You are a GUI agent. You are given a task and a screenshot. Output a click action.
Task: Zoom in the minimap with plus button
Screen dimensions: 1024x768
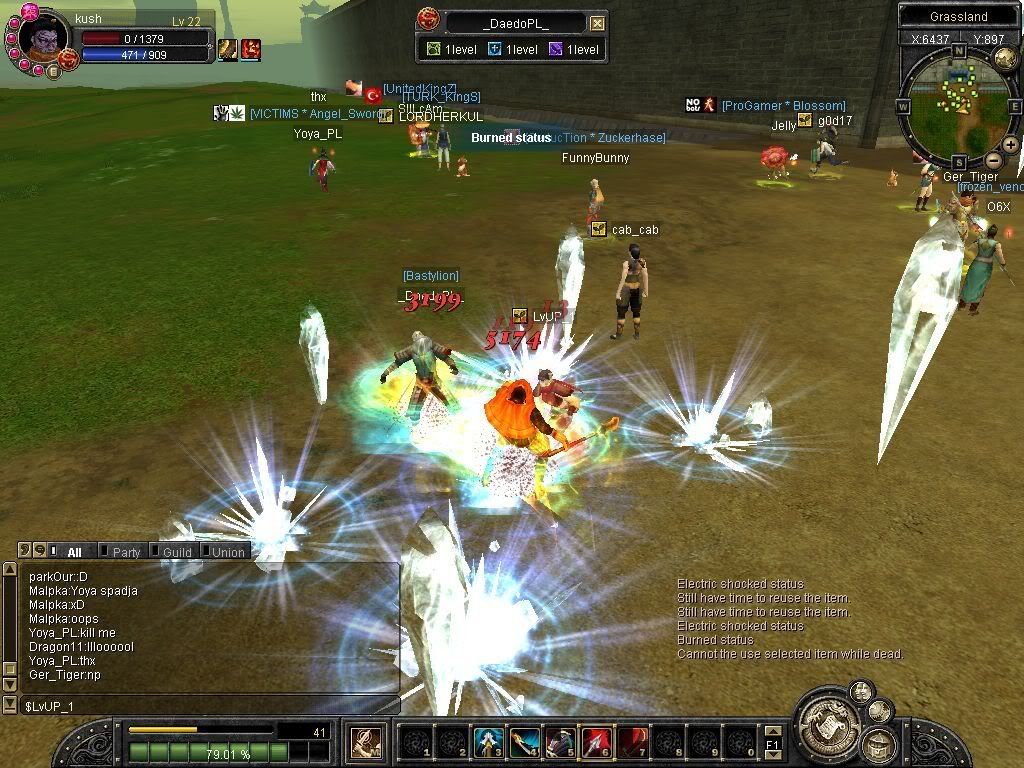click(1010, 145)
